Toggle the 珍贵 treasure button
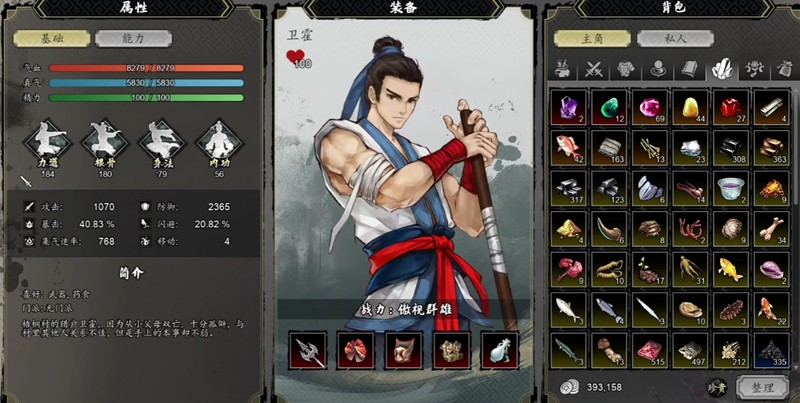The width and height of the screenshot is (800, 403). (x=717, y=386)
